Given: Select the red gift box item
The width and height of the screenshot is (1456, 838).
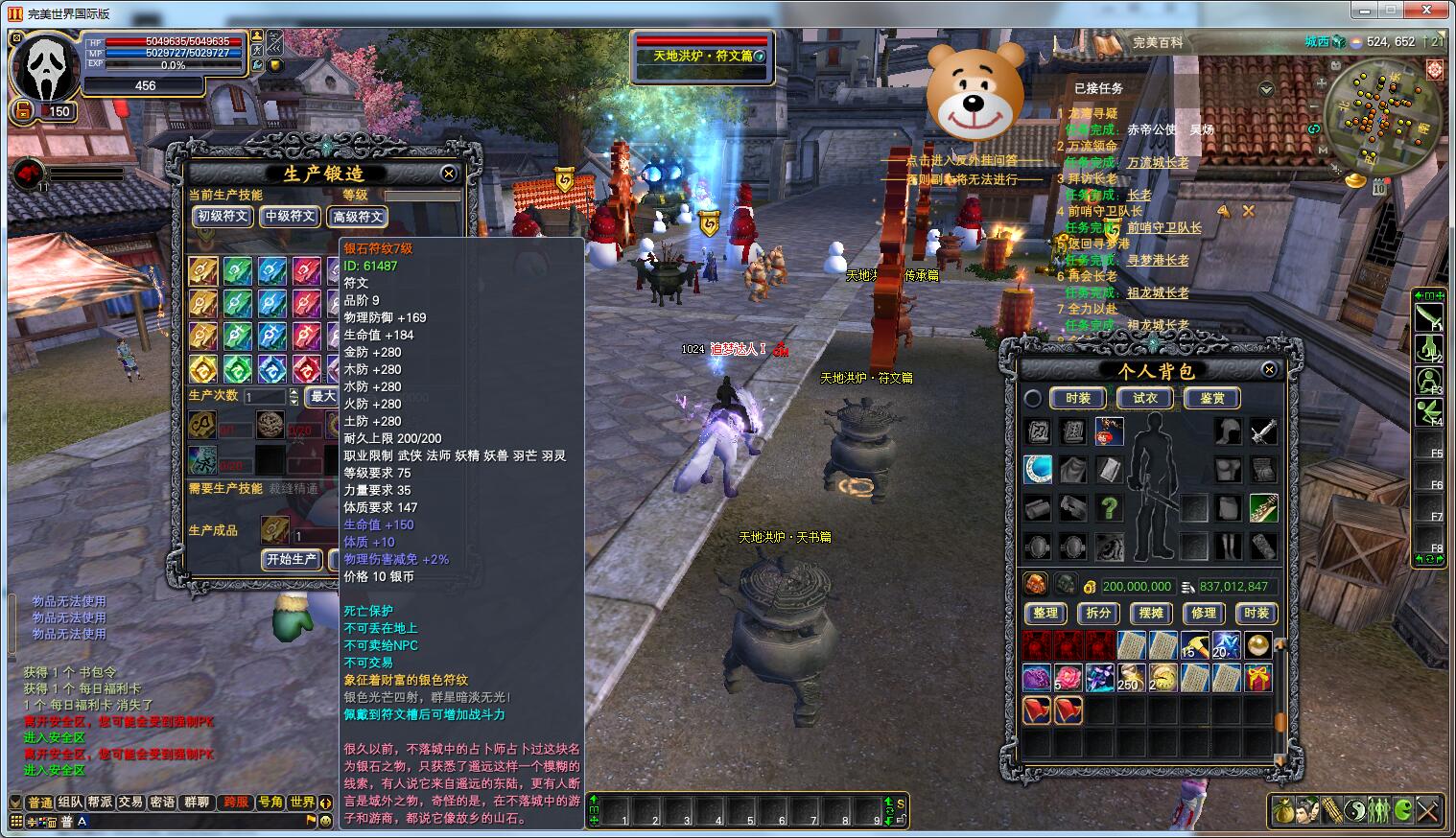Looking at the screenshot, I should tap(1257, 678).
